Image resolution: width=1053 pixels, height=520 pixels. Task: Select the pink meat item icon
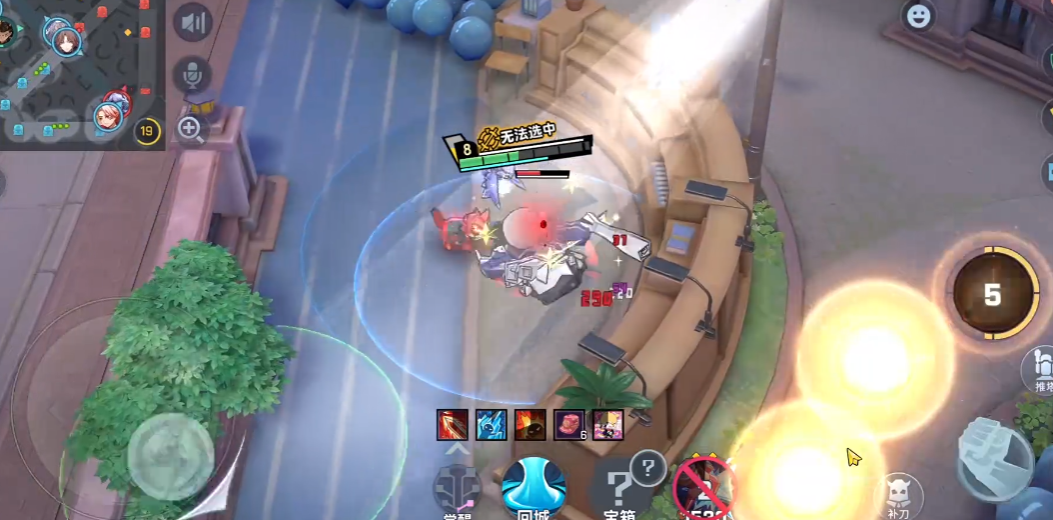pyautogui.click(x=569, y=425)
